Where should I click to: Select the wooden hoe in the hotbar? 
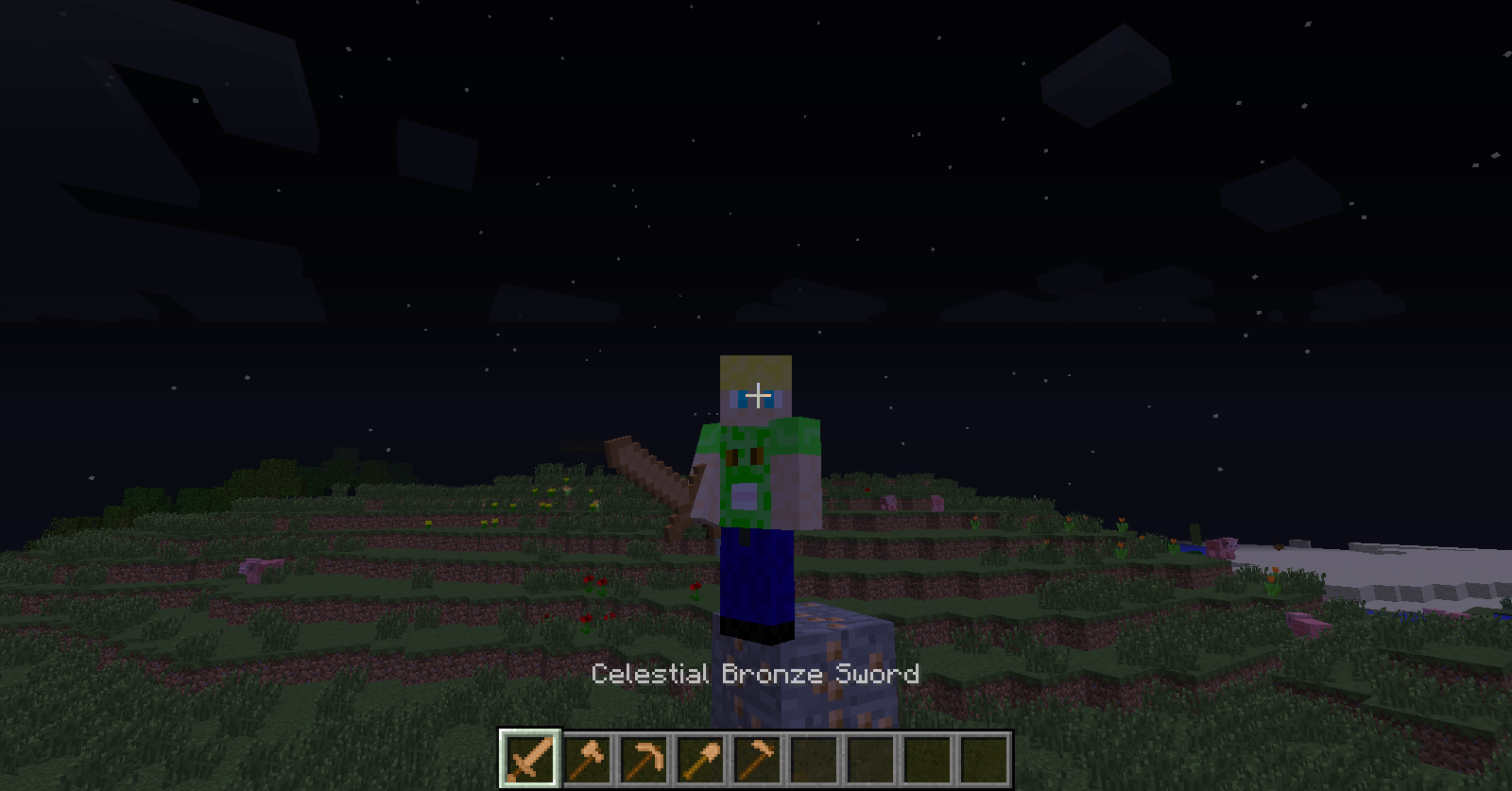point(757,756)
